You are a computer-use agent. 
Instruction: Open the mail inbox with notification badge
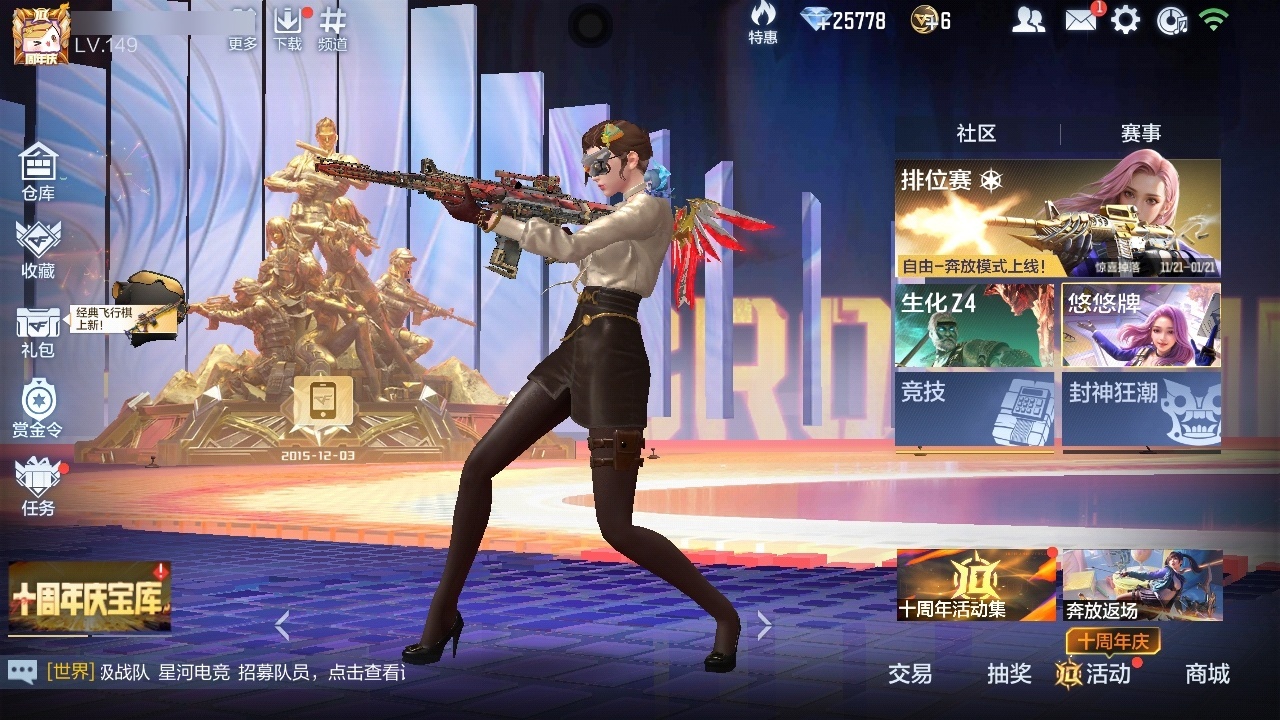pos(1082,20)
